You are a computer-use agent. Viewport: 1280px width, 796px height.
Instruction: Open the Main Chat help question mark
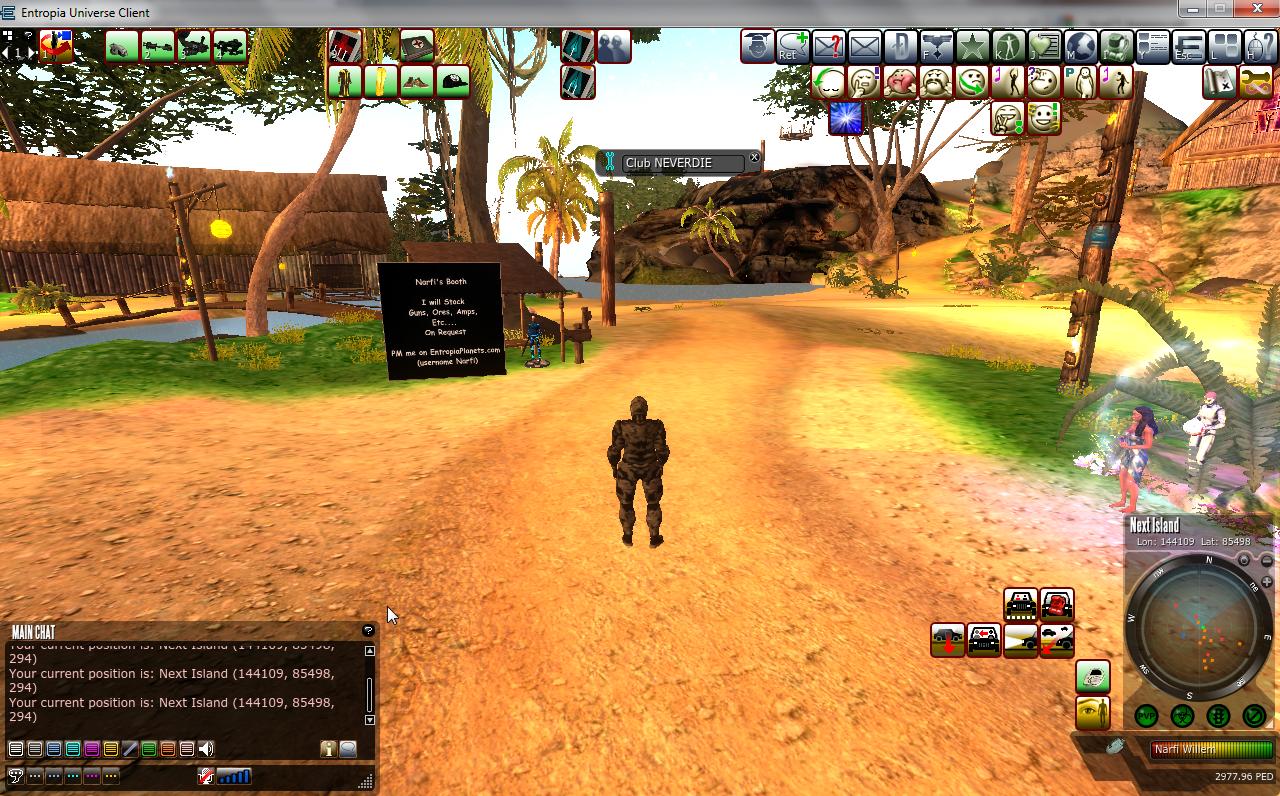click(368, 631)
